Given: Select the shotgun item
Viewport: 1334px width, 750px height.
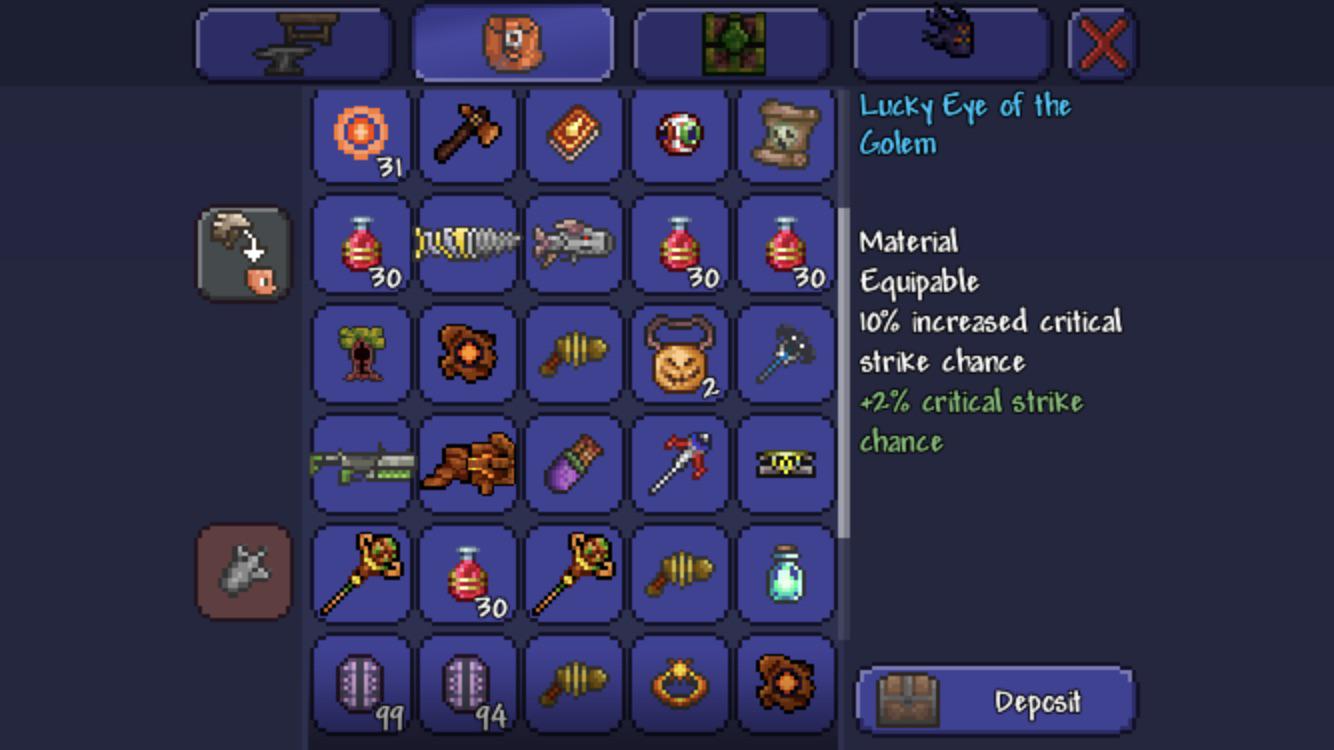Looking at the screenshot, I should coord(360,463).
